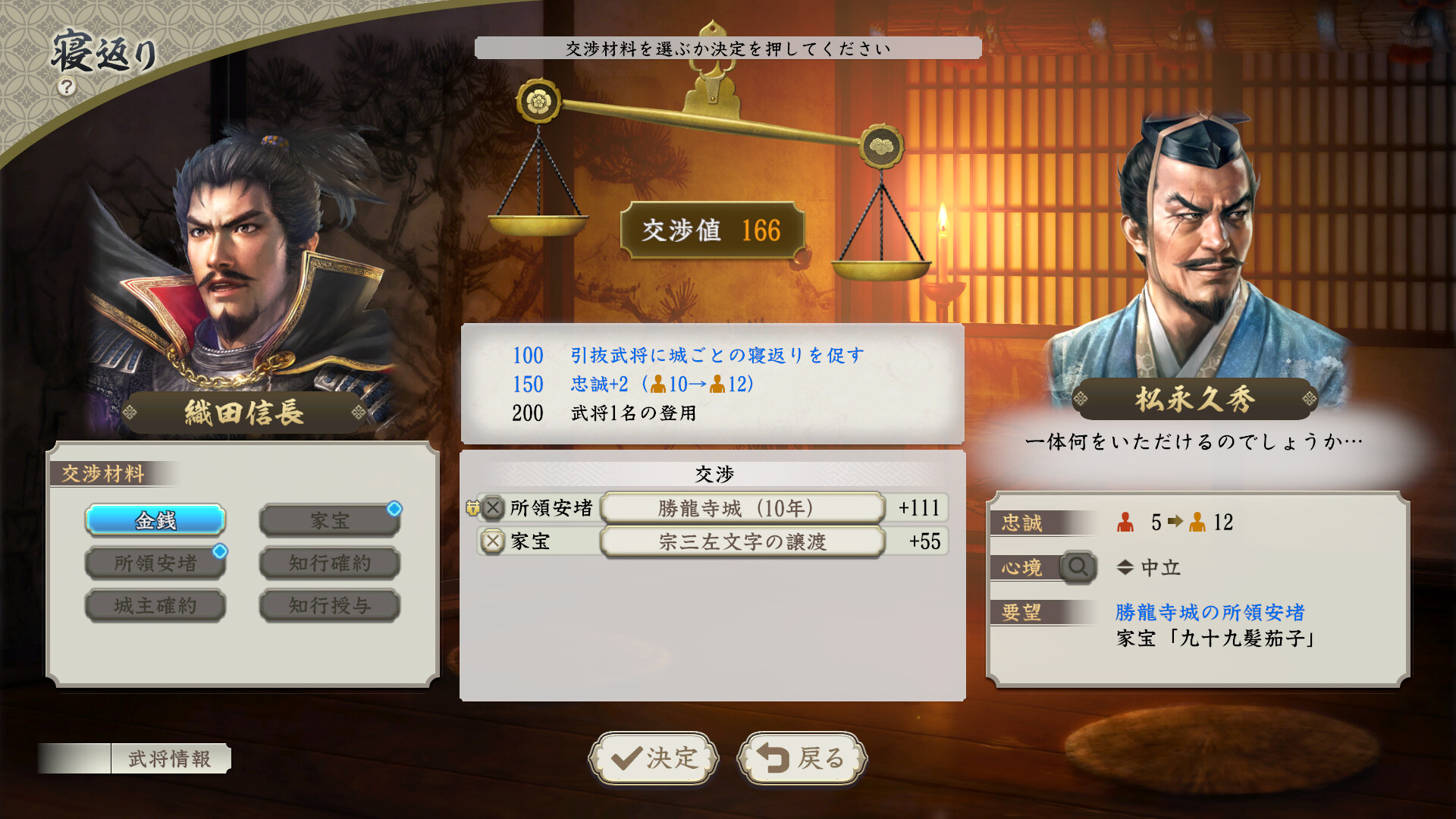Open the 宗三左文字の譲渡 selection field
The width and height of the screenshot is (1456, 819).
pyautogui.click(x=743, y=542)
